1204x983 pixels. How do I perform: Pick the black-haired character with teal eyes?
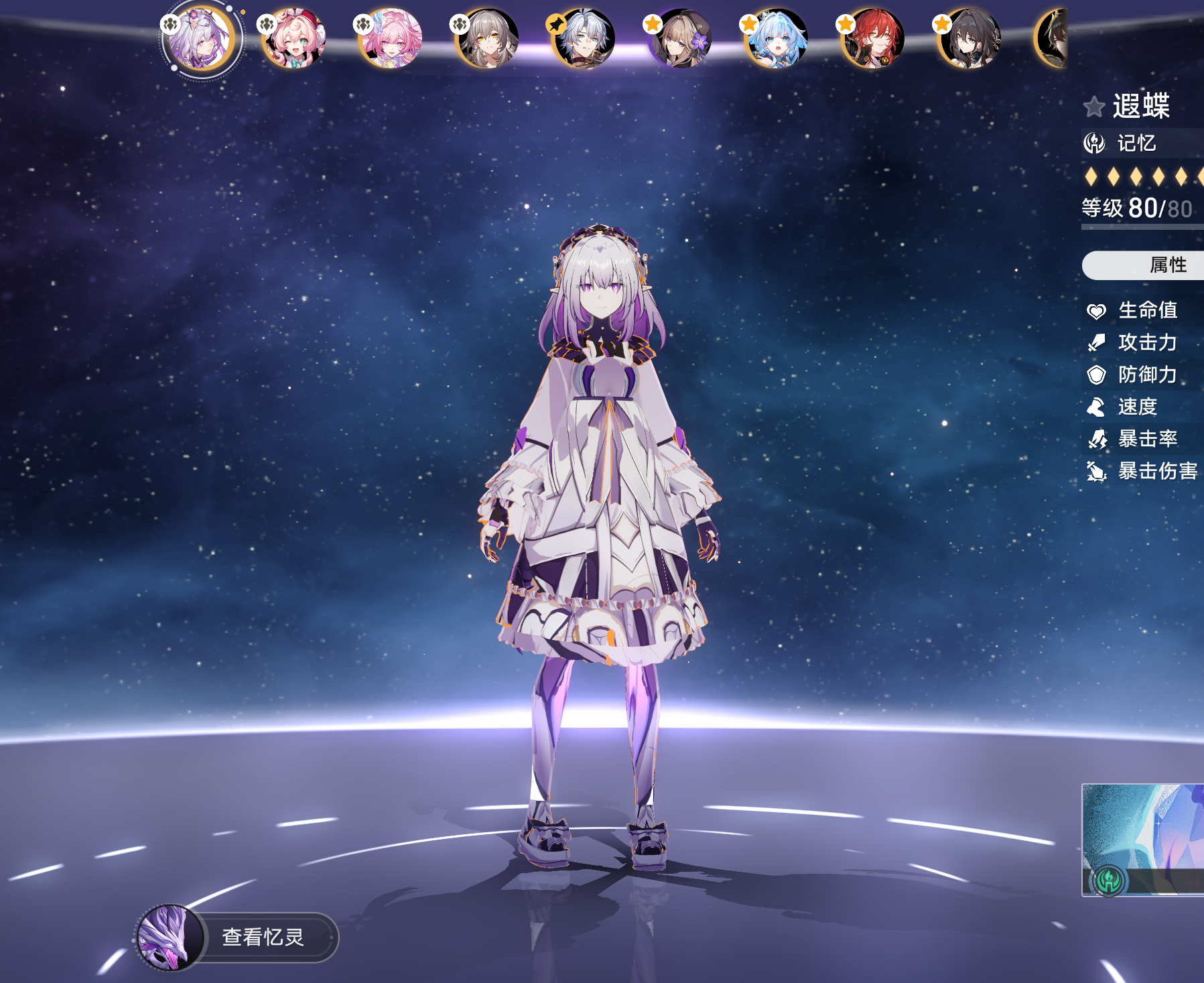pos(969,39)
